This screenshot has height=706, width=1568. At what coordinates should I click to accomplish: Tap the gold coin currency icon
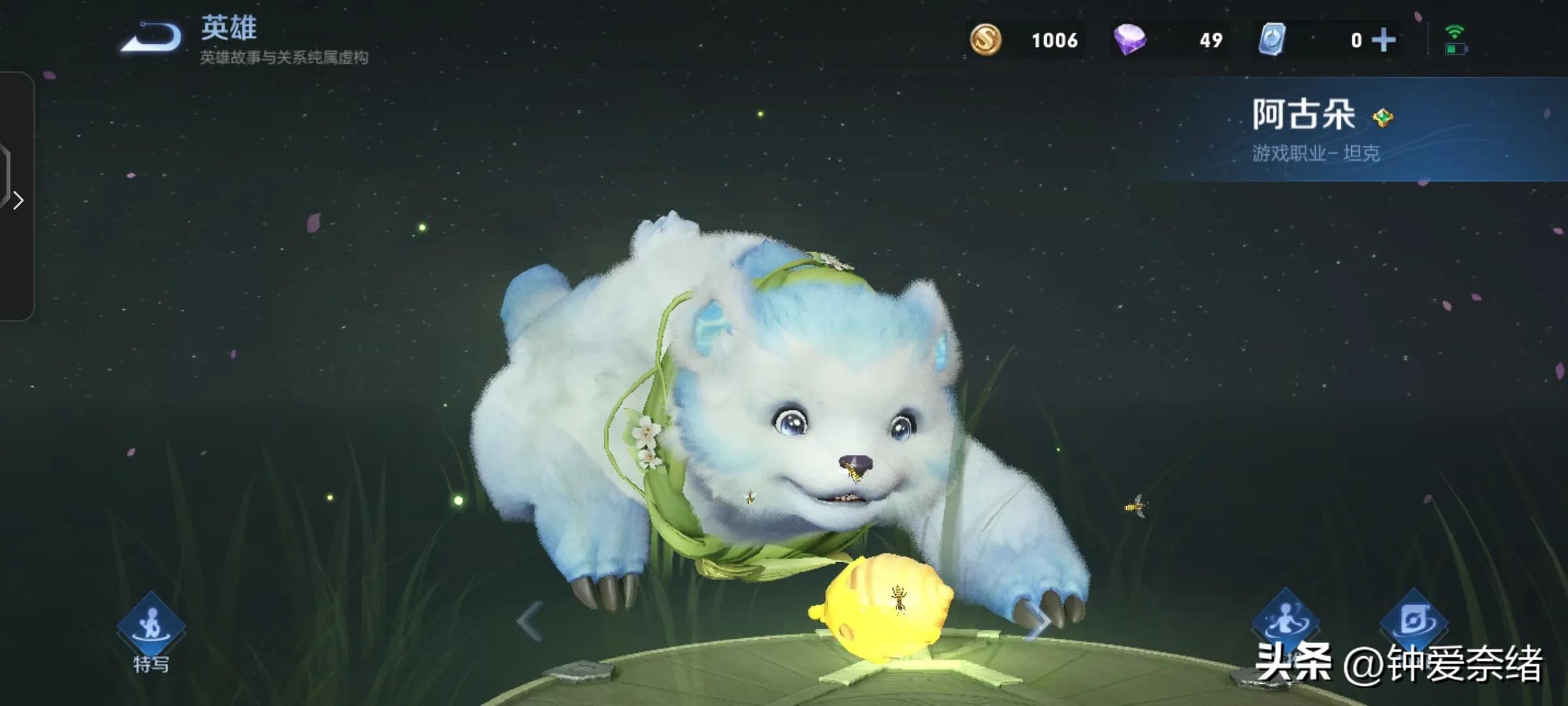point(985,40)
